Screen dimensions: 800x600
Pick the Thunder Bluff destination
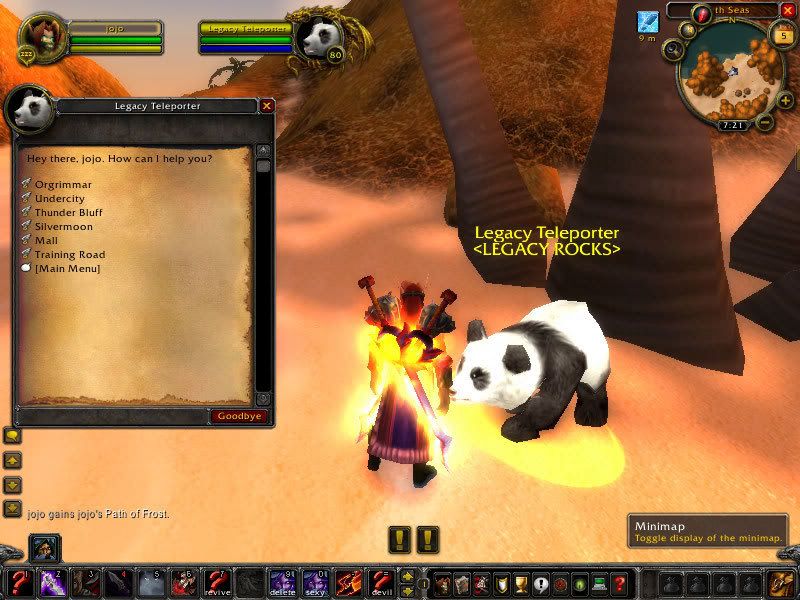pyautogui.click(x=68, y=212)
